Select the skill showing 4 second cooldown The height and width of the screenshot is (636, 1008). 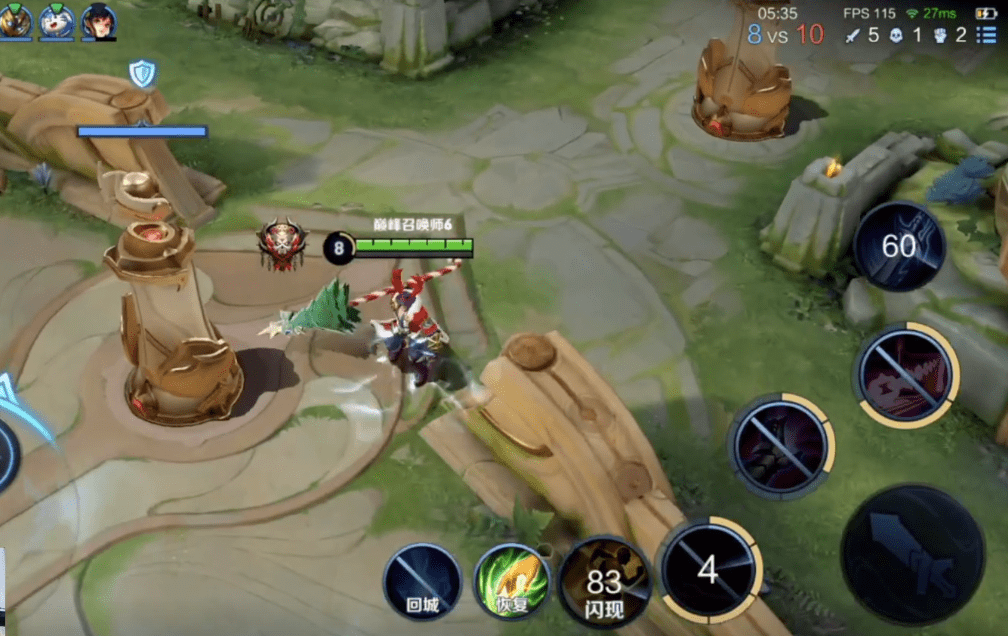point(710,570)
